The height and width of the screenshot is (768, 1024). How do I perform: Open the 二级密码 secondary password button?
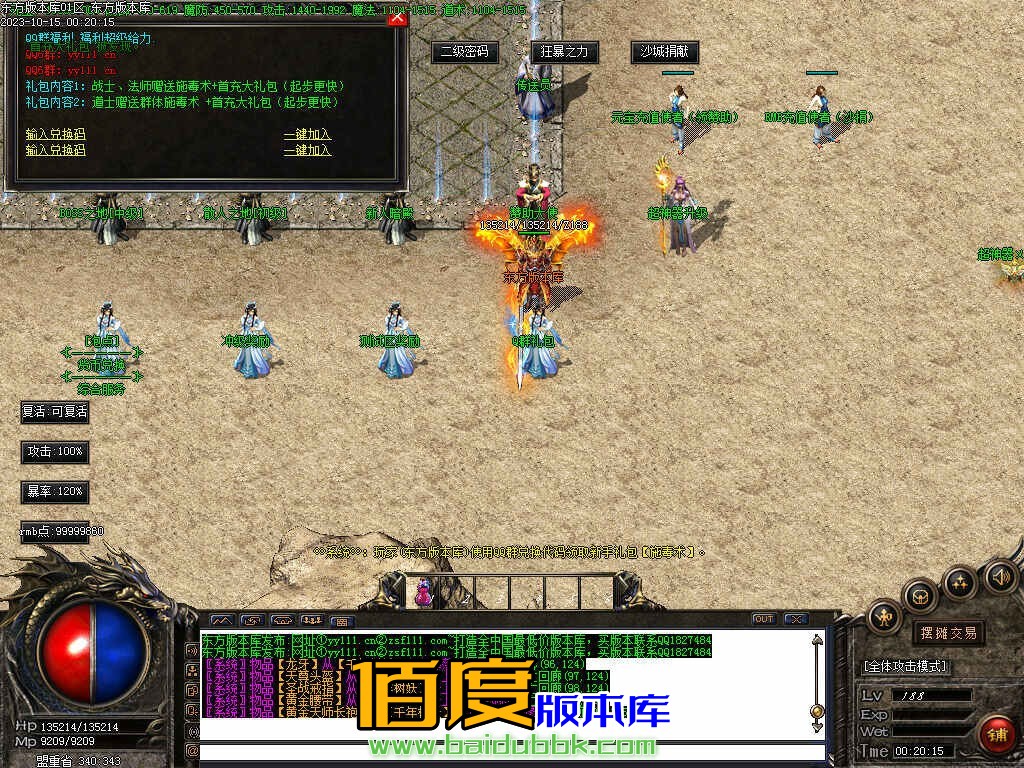coord(465,51)
